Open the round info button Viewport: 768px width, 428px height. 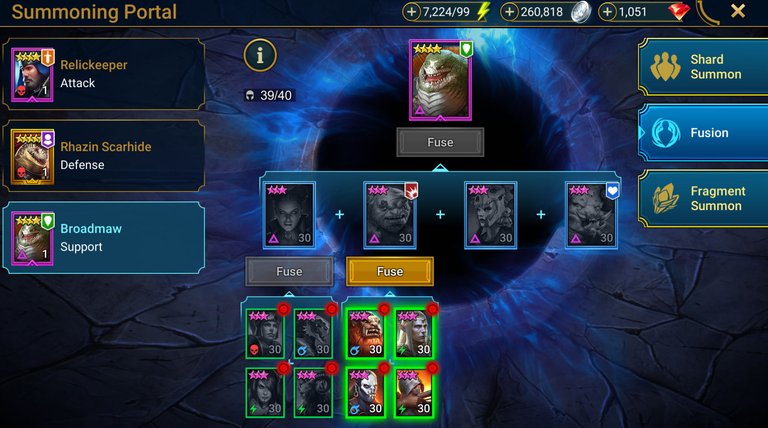coord(260,56)
